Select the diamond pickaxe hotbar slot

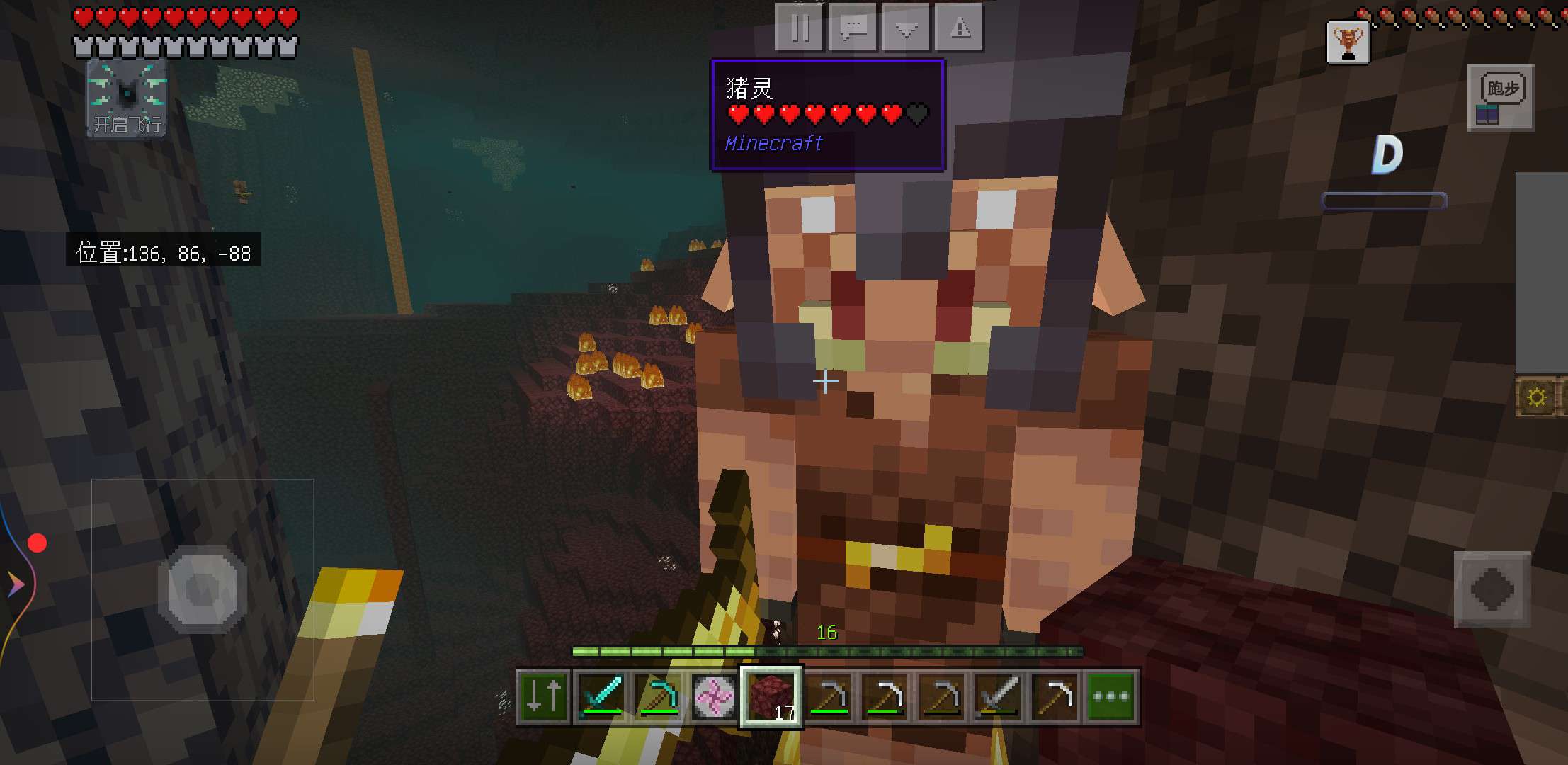point(658,697)
